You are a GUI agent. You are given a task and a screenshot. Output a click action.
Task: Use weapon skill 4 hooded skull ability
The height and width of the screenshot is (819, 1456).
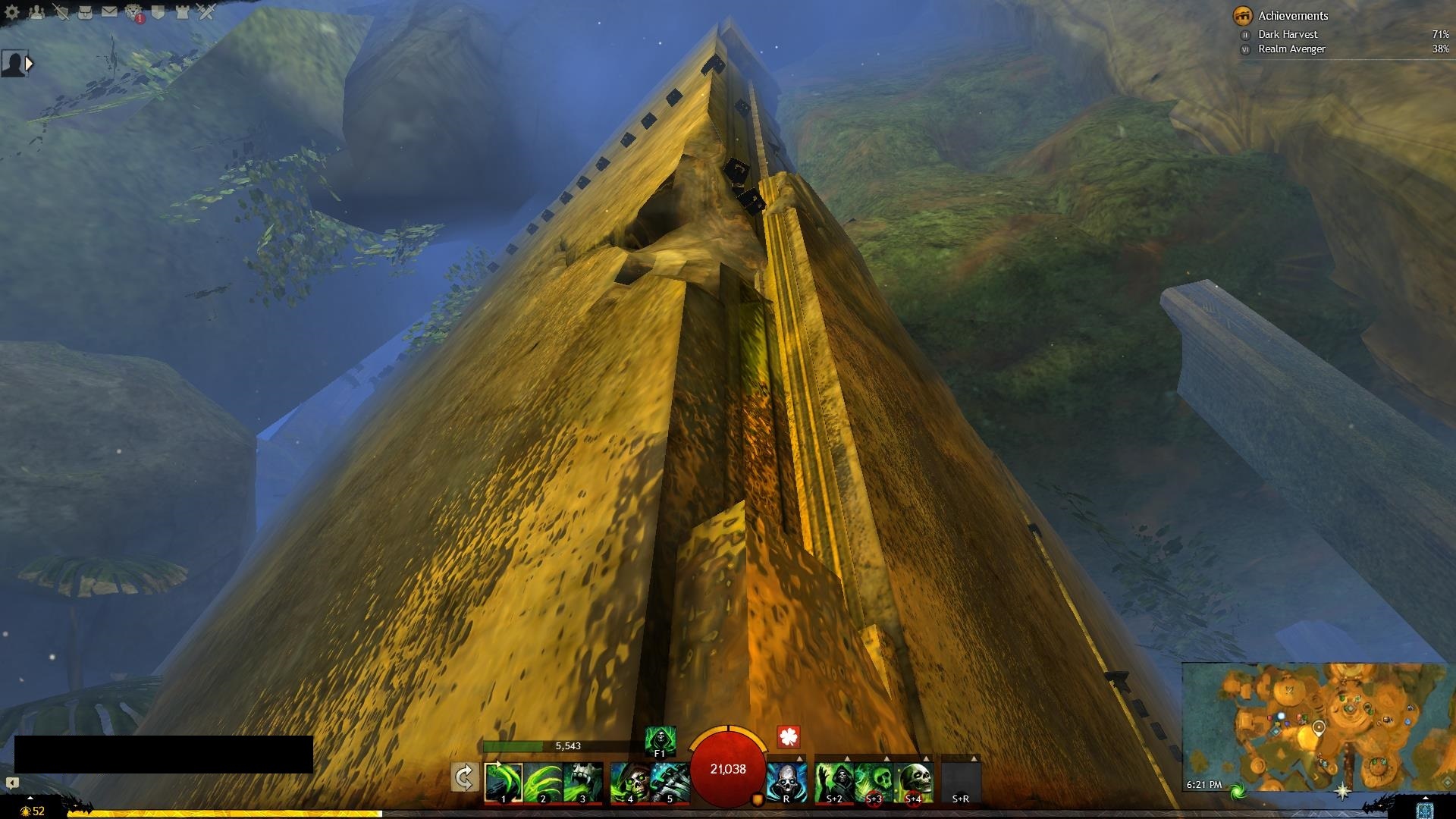(629, 782)
